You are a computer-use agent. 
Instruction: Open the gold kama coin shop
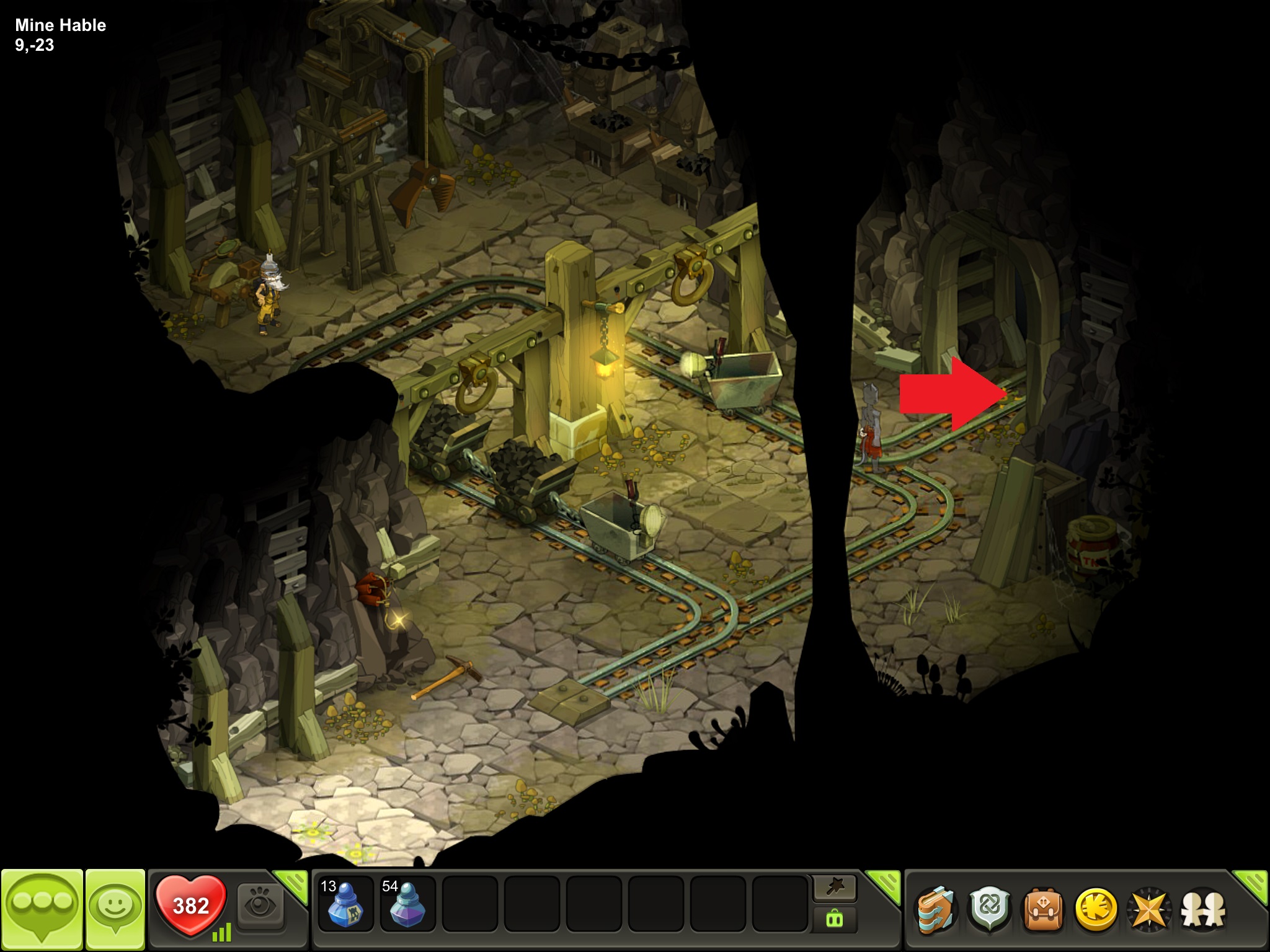click(x=1096, y=910)
